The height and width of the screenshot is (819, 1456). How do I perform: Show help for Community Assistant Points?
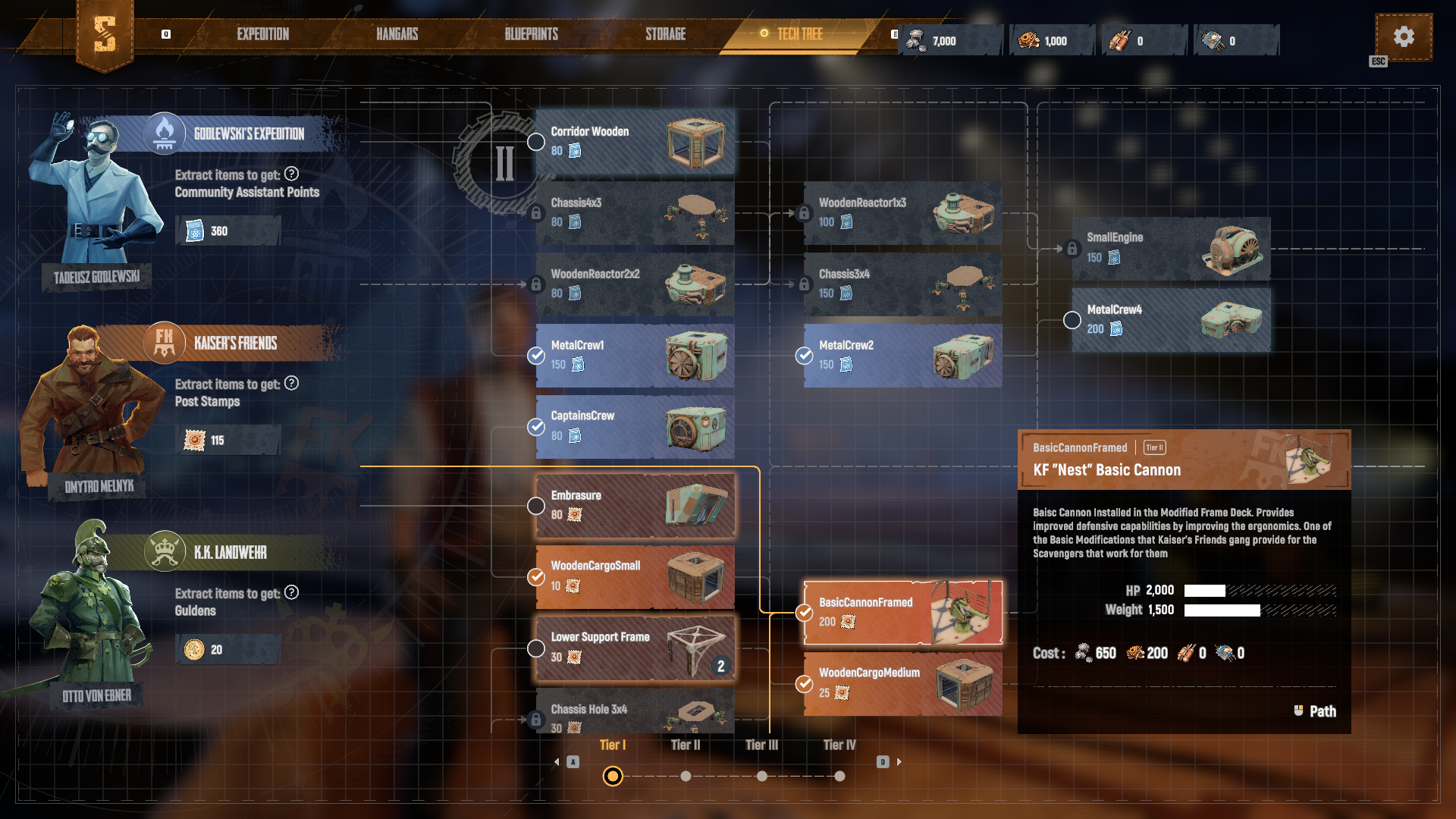291,174
